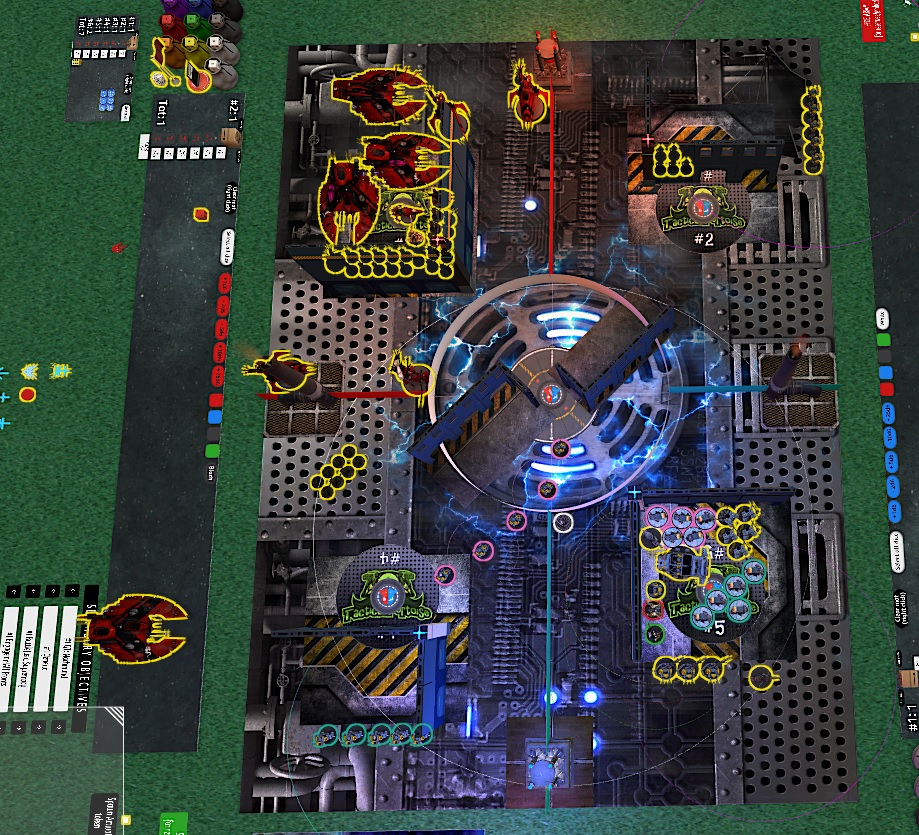Choose green dice color on the red-button mat
919x835 pixels.
(x=211, y=452)
